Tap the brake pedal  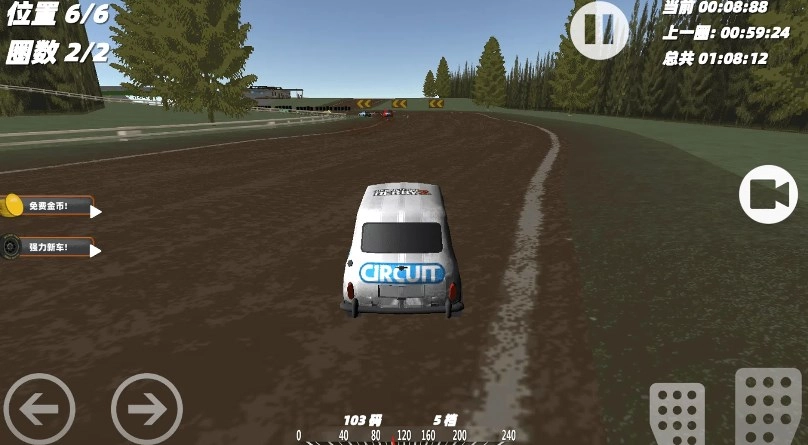click(x=677, y=415)
